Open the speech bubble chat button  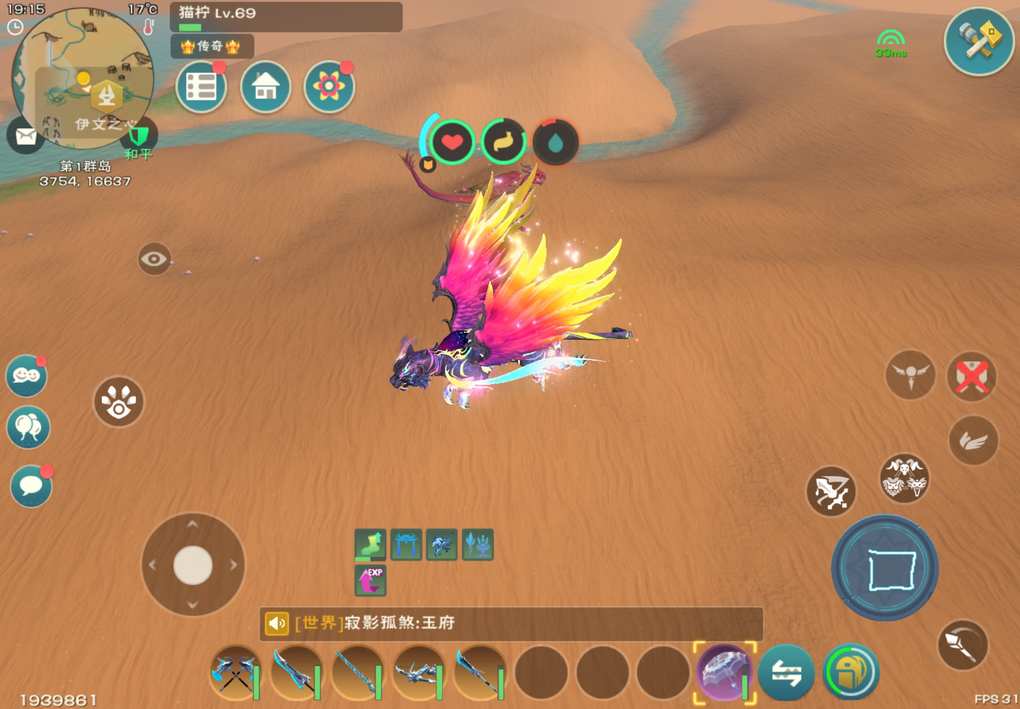(31, 487)
